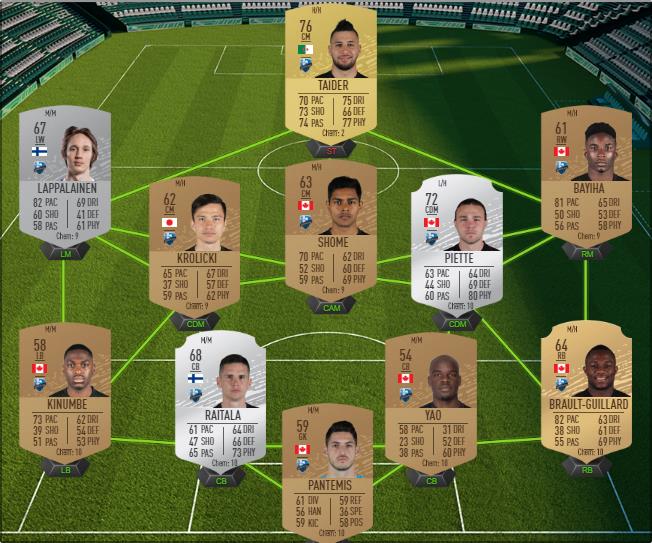
Task: Select the Taider striker card
Action: [x=330, y=75]
